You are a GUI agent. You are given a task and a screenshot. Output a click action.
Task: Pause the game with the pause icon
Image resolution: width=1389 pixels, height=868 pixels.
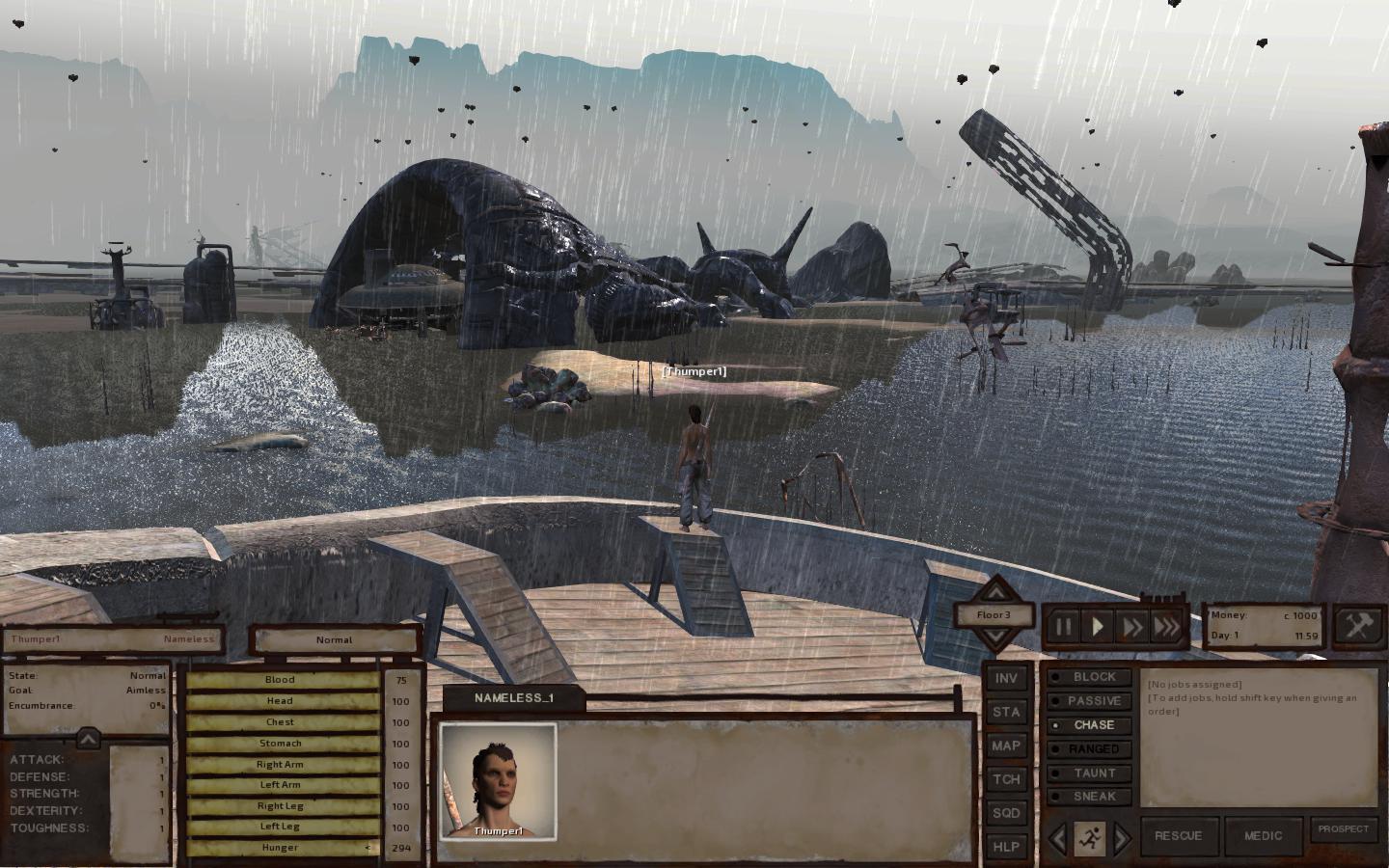coord(1065,626)
